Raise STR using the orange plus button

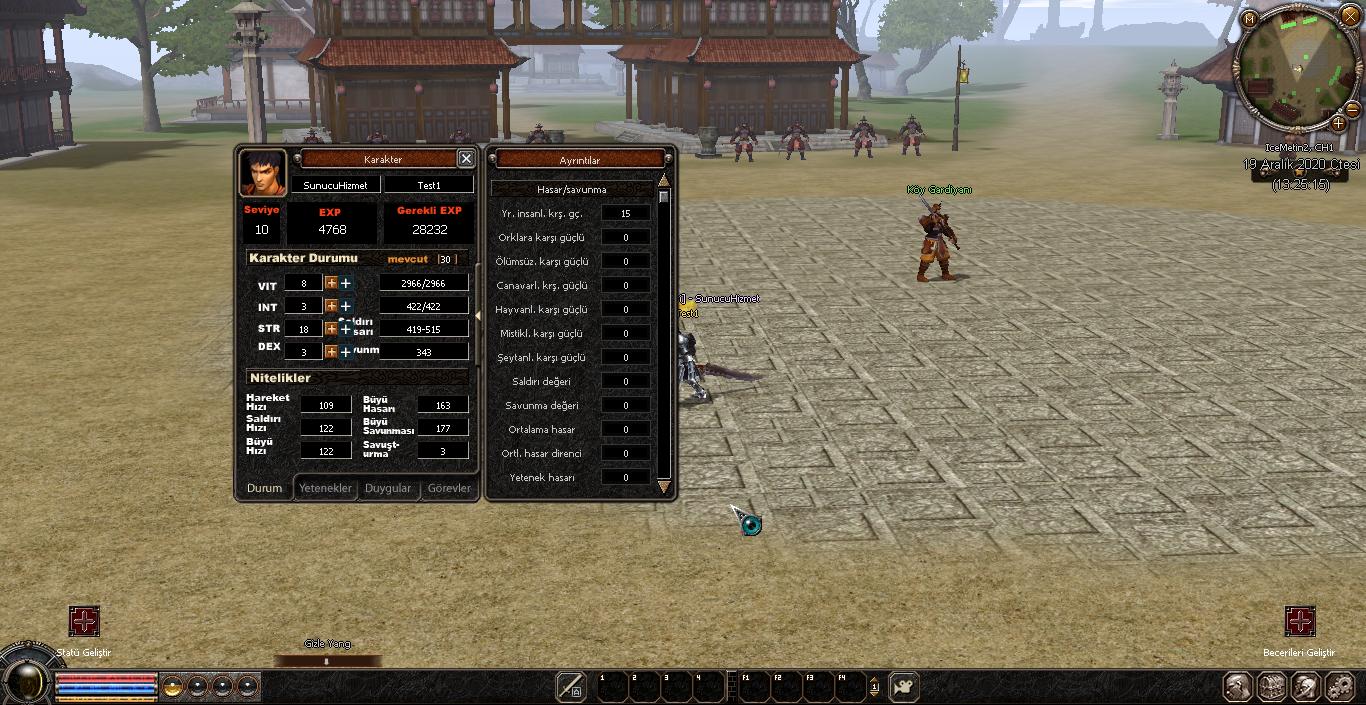[331, 329]
